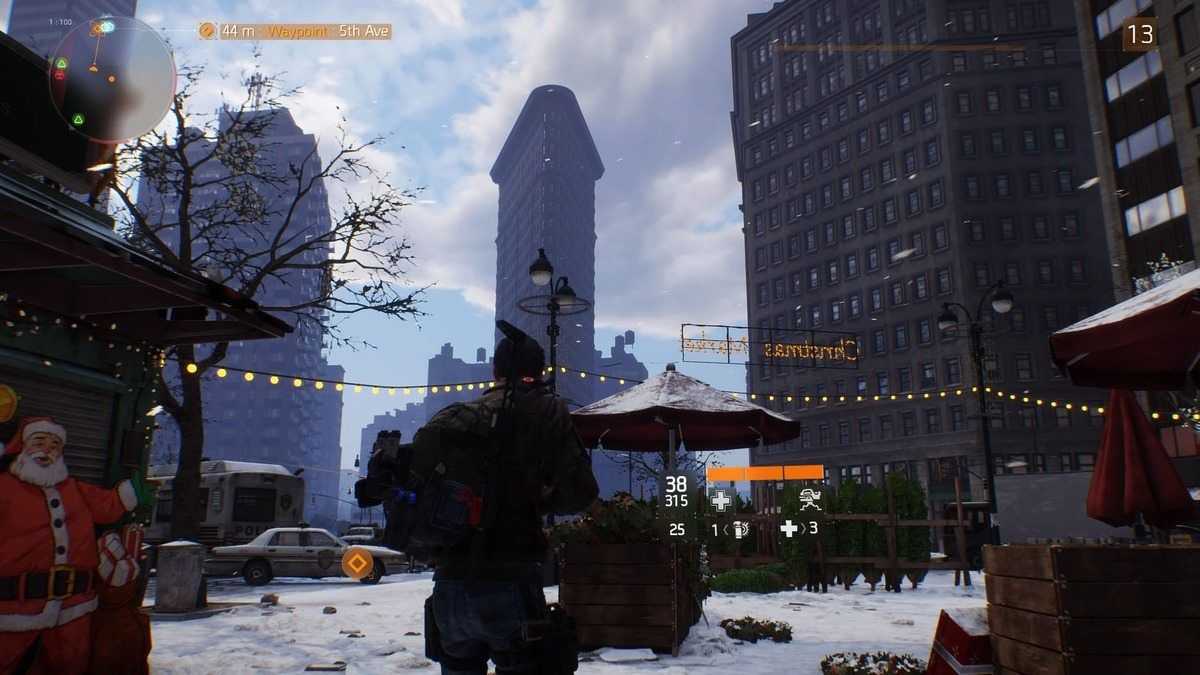Activate the First Aid cross skill

(x=720, y=500)
